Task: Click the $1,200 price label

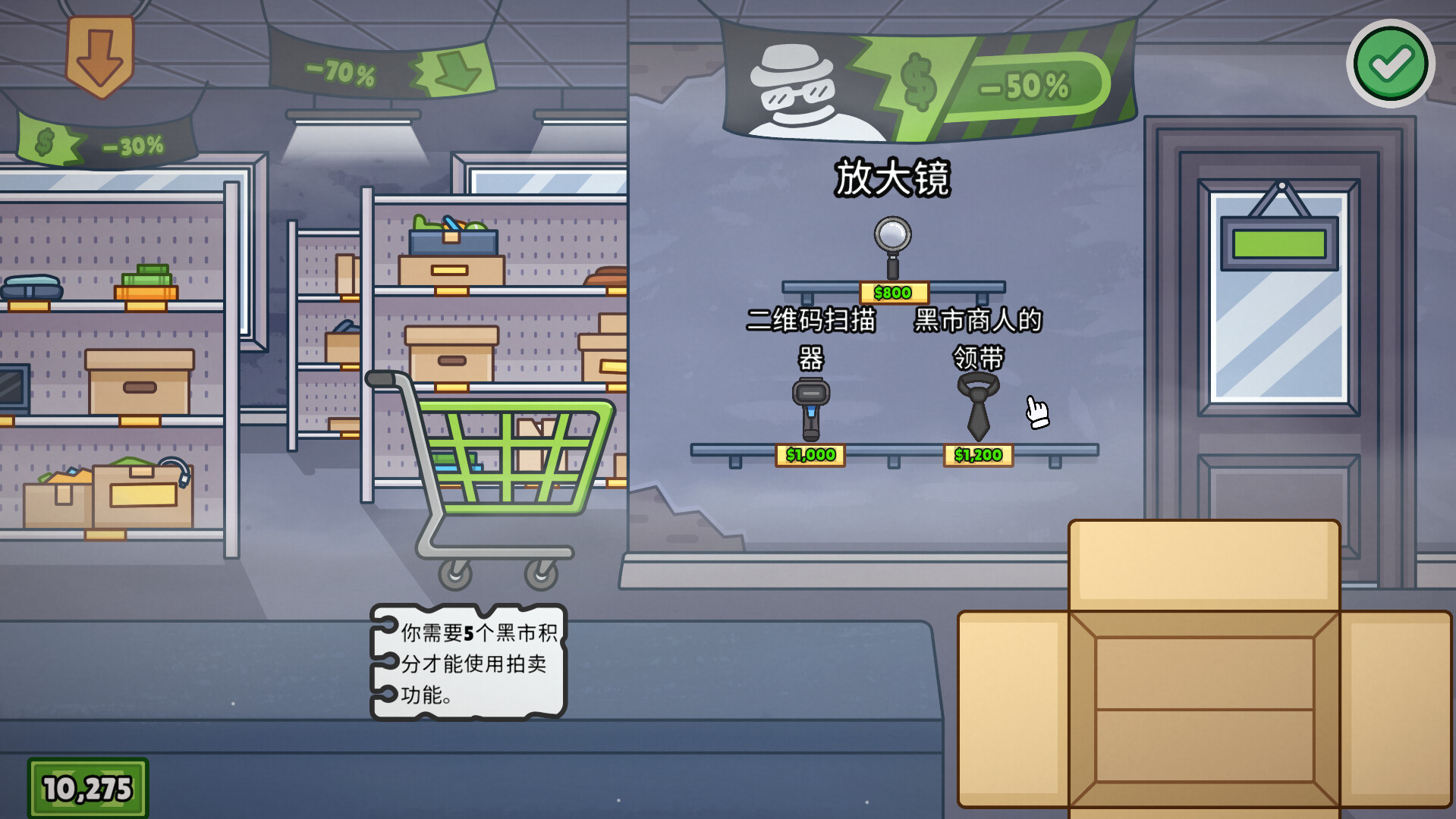Action: tap(978, 456)
